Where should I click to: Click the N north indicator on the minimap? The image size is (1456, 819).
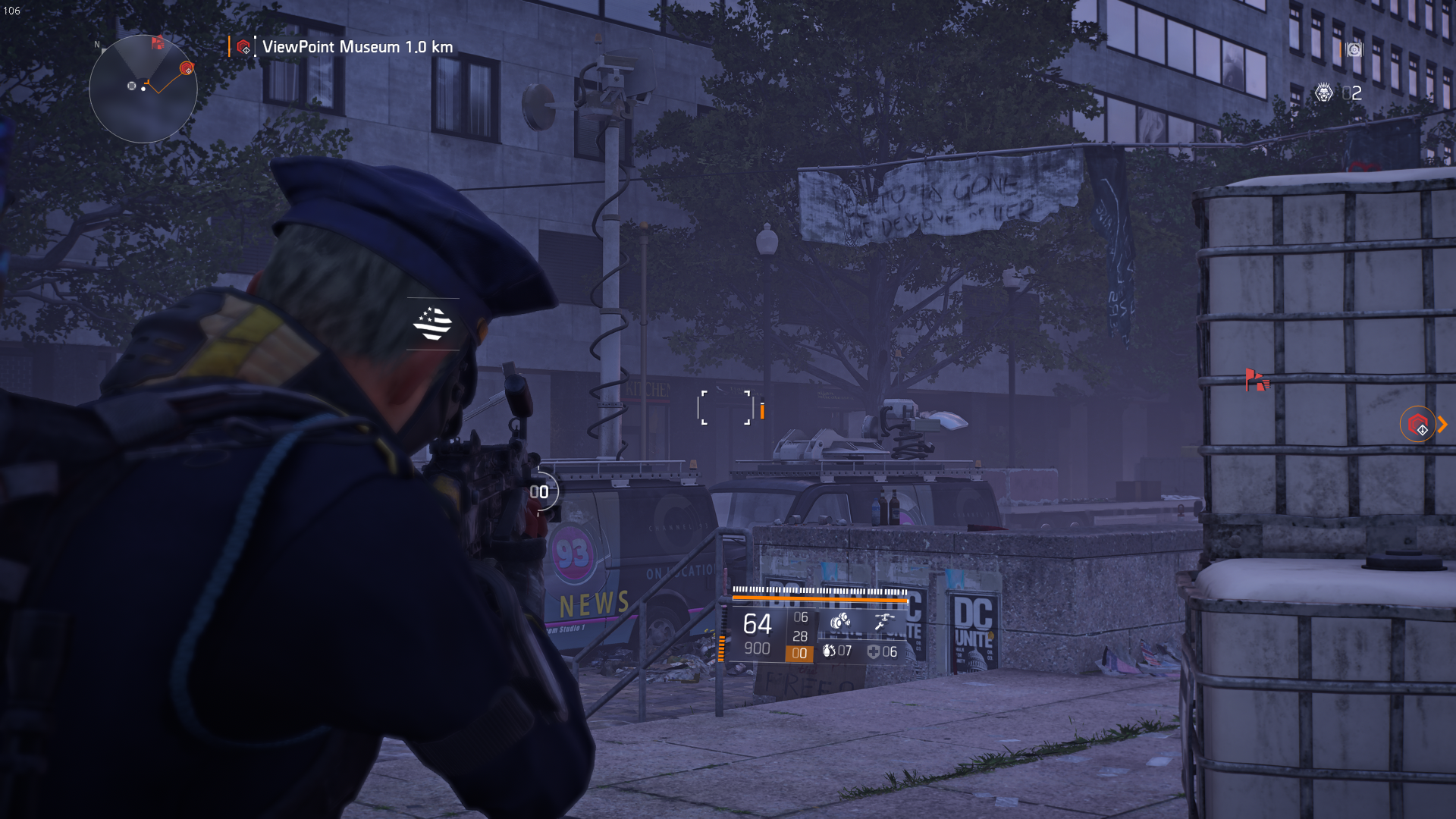[96, 45]
